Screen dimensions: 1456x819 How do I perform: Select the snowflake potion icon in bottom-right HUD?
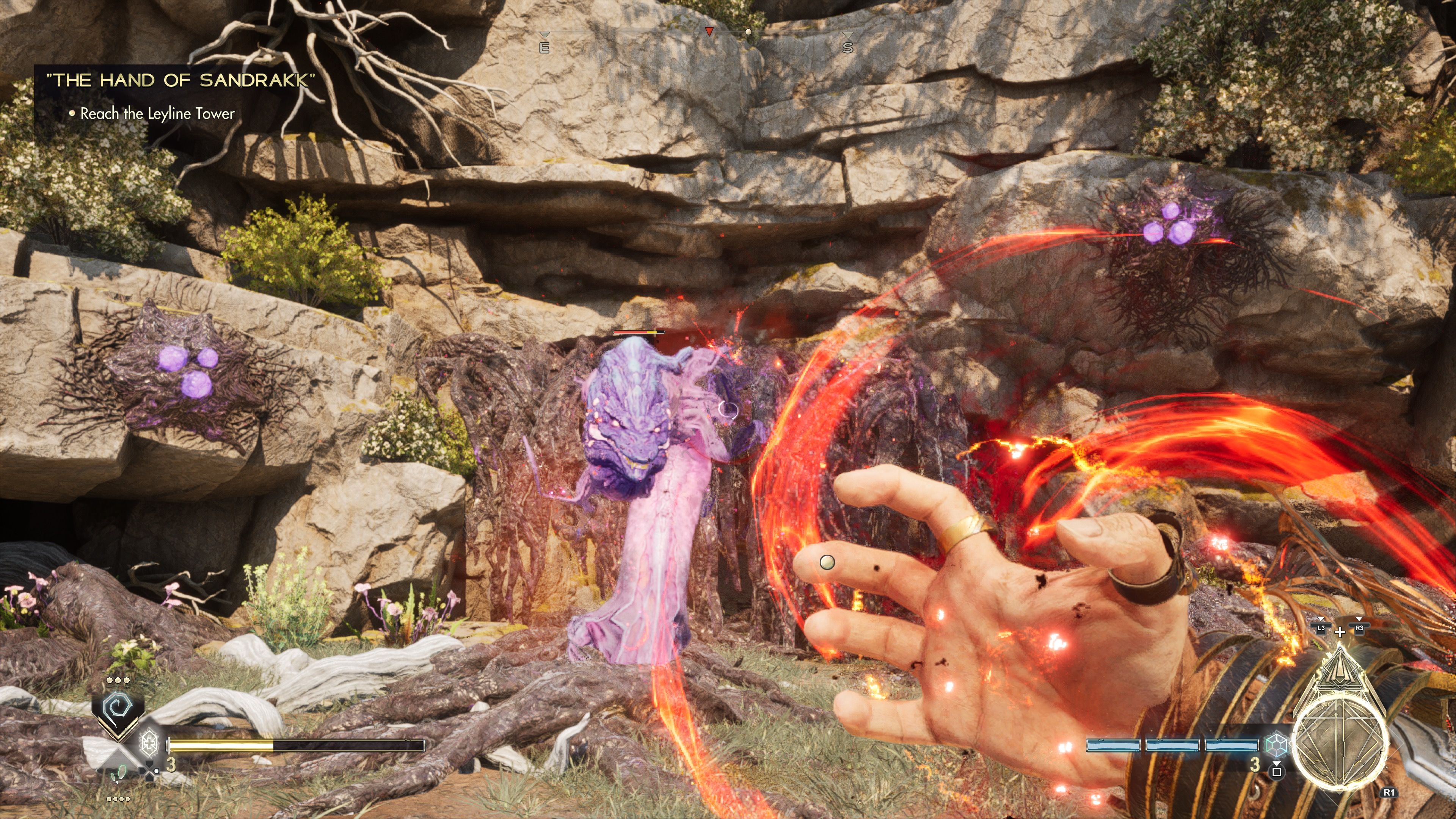(1277, 745)
